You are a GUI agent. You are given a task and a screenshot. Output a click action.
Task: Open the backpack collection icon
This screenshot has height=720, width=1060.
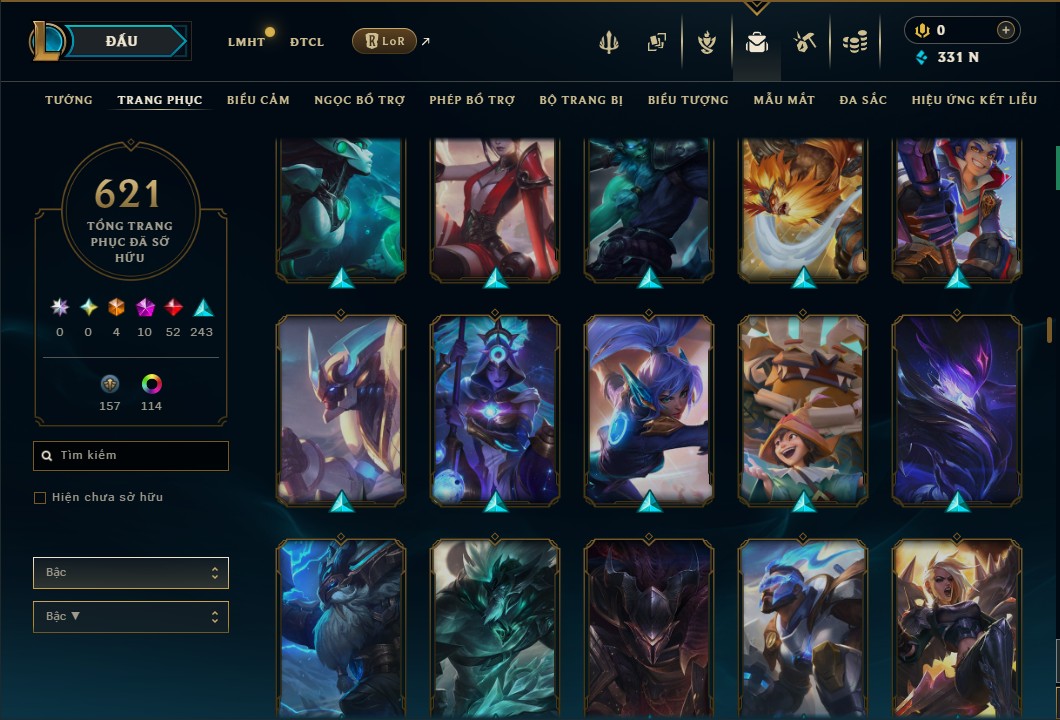(757, 42)
